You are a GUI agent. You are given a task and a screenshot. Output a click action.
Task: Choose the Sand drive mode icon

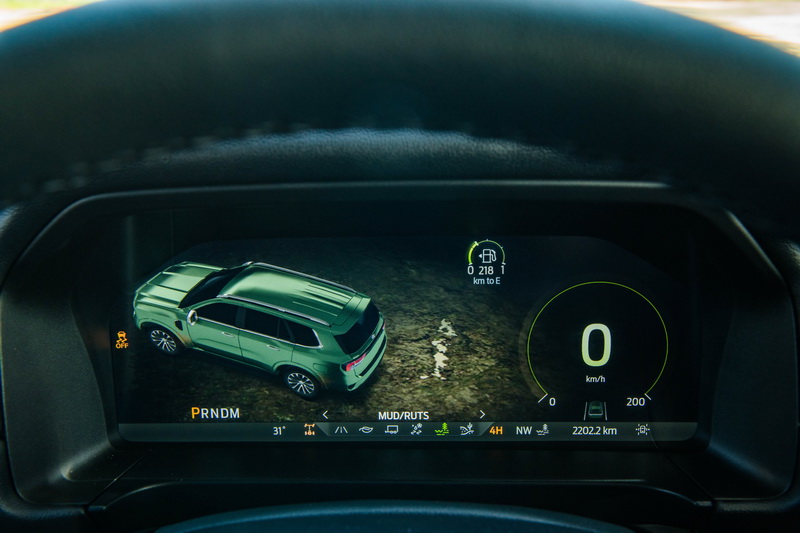[466, 430]
